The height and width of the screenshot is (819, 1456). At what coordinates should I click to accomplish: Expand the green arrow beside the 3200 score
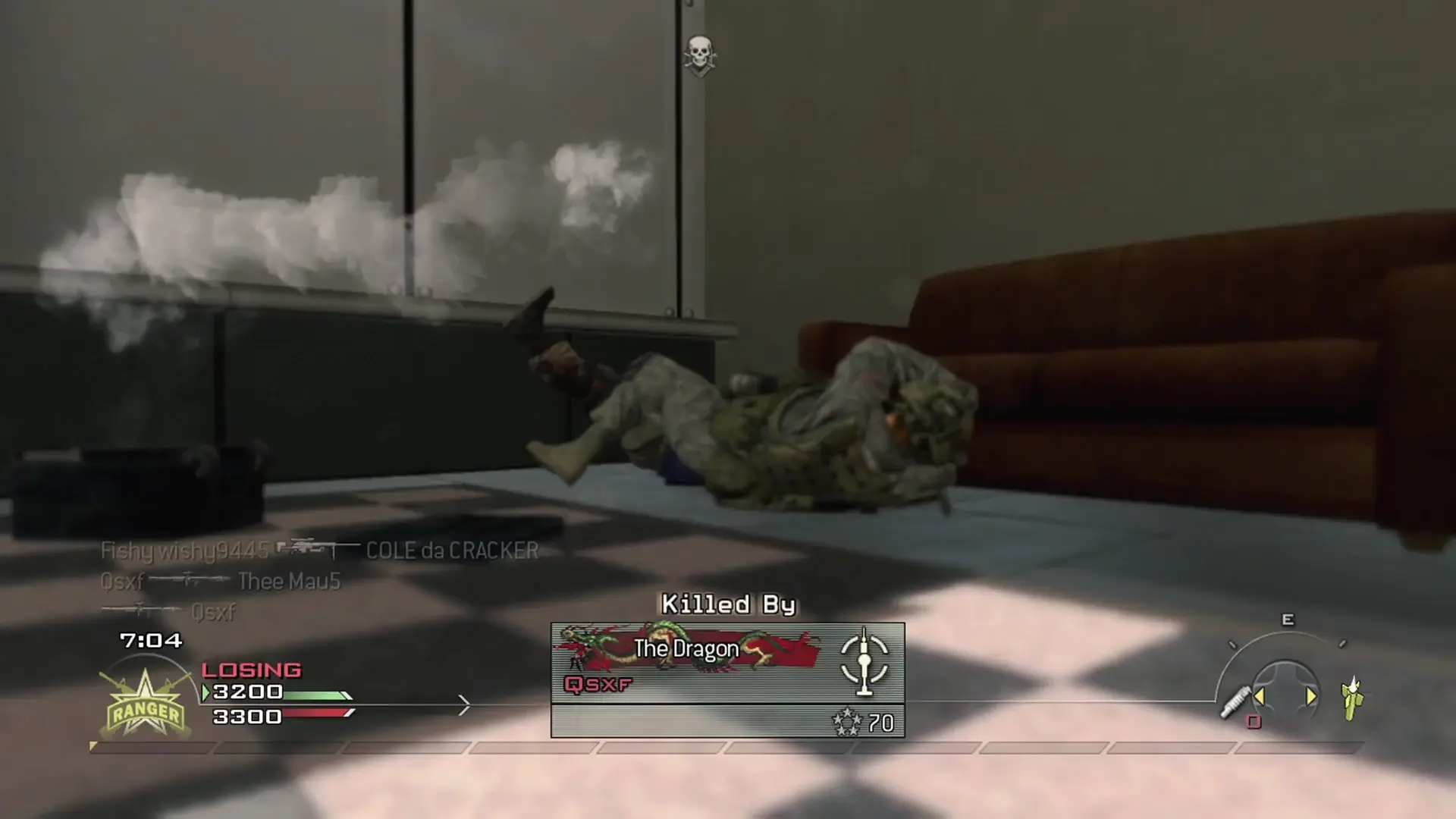click(x=205, y=692)
